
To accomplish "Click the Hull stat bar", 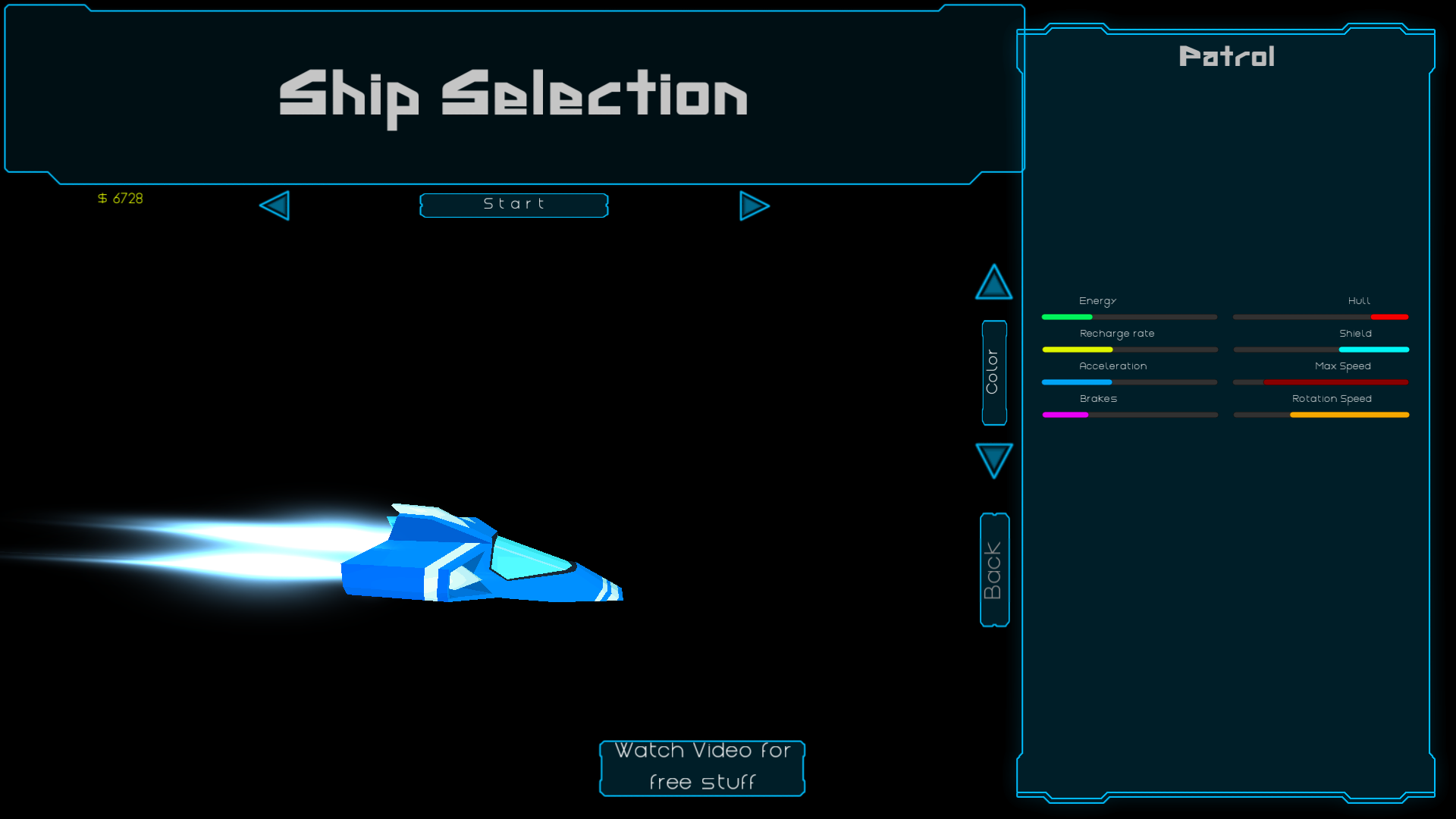I will click(x=1319, y=317).
